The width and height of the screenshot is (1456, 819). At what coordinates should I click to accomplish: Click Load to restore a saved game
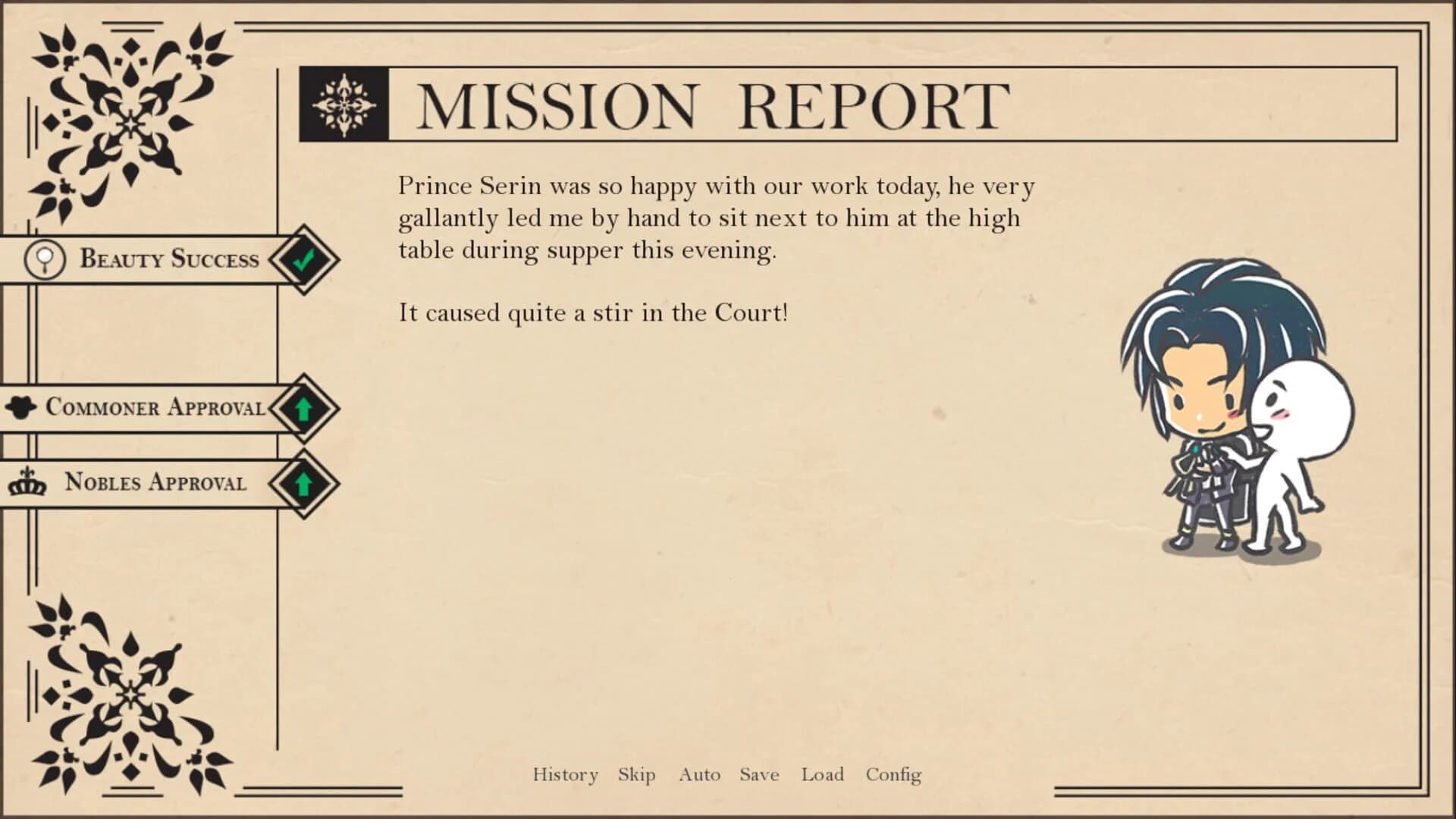pyautogui.click(x=823, y=774)
